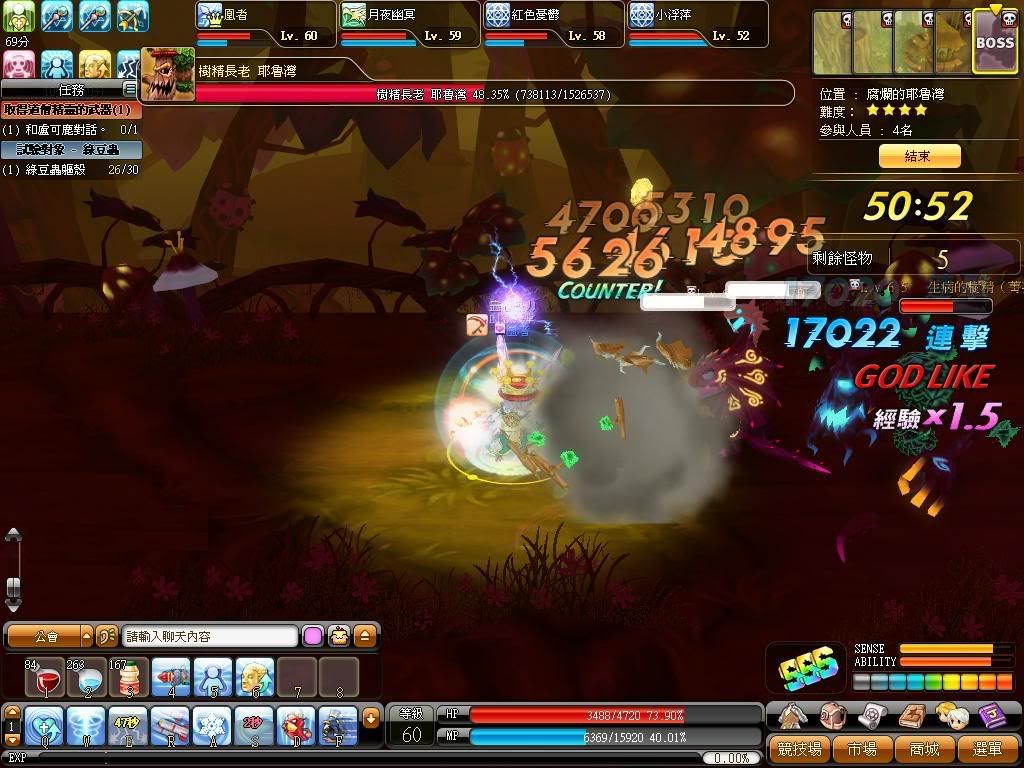Viewport: 1024px width, 768px height.
Task: Select the pink chat color swatch
Action: (313, 636)
